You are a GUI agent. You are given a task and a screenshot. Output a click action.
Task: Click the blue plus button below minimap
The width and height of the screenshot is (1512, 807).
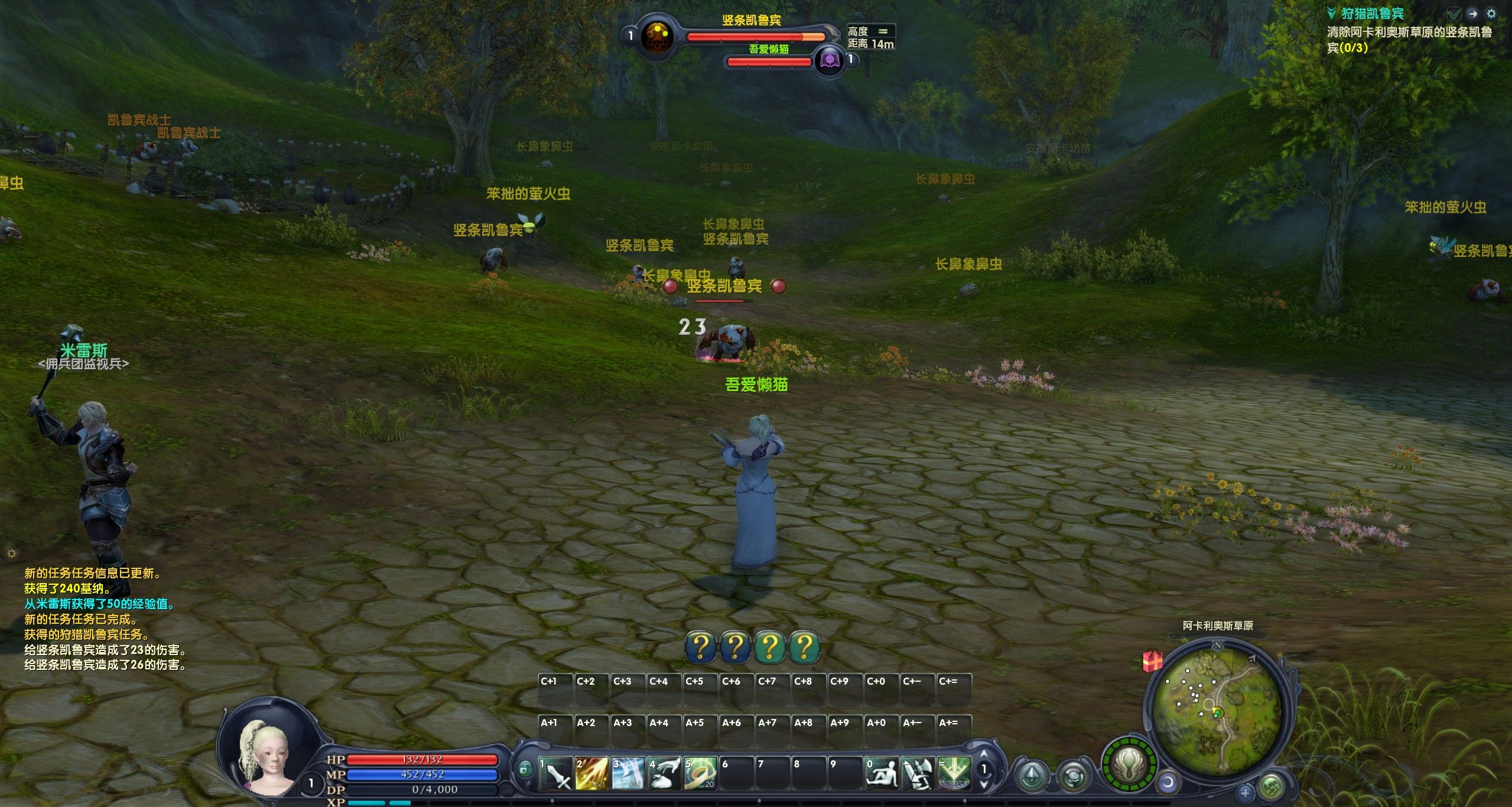[1245, 792]
